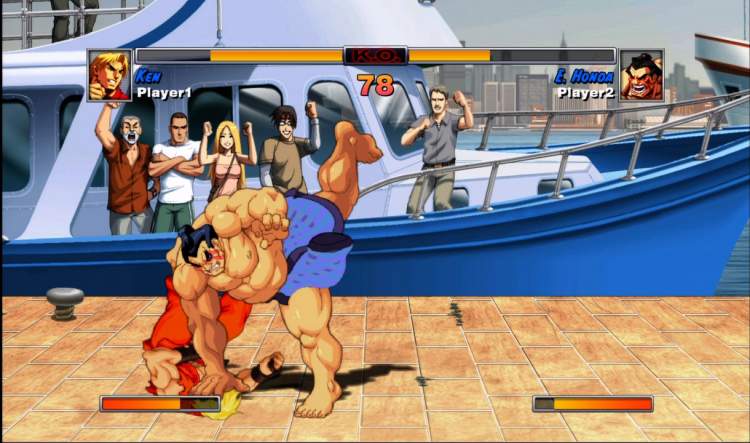Screen dimensions: 750x443
Task: Select the E. Honda portrait icon
Action: (641, 75)
